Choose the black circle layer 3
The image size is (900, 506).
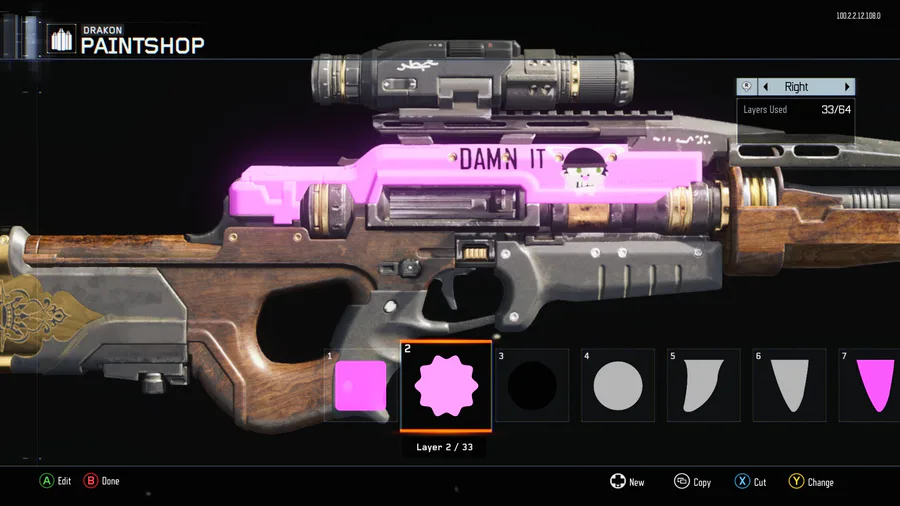pos(531,386)
